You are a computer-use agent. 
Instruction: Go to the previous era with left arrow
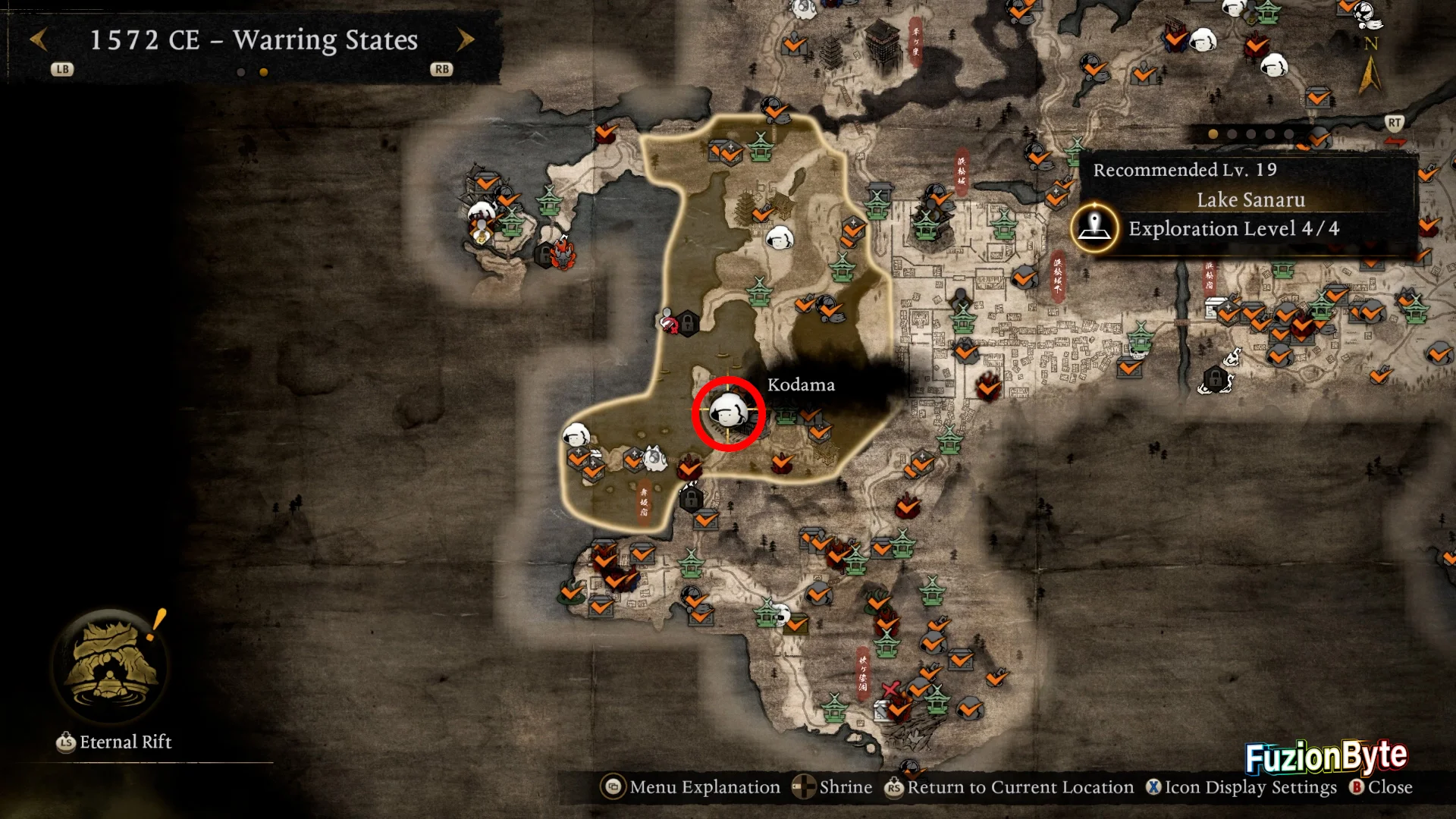pos(39,39)
